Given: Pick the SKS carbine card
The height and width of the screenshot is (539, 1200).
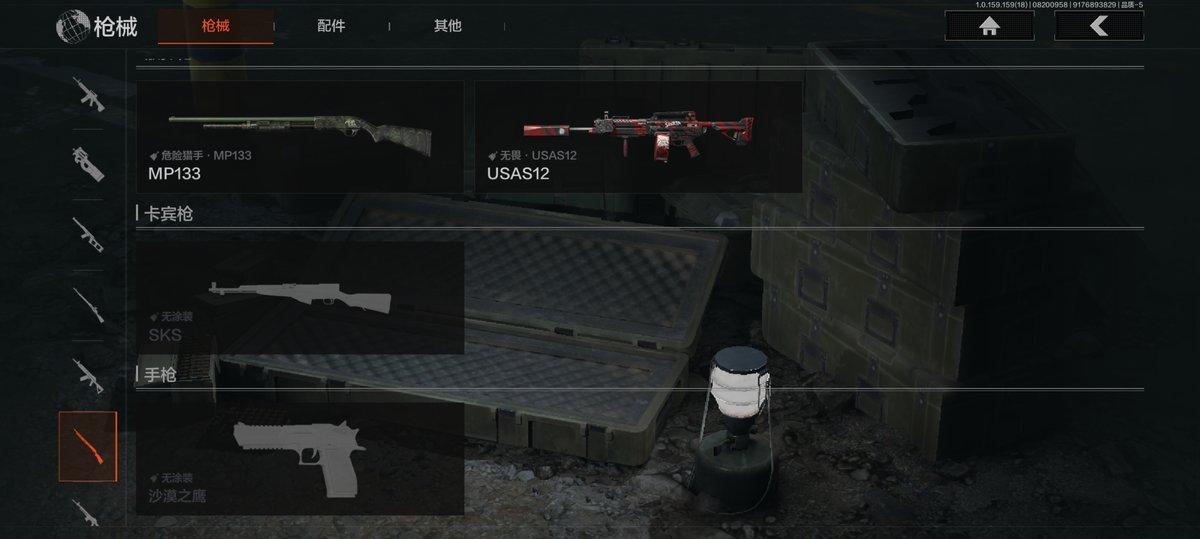Looking at the screenshot, I should coord(300,297).
